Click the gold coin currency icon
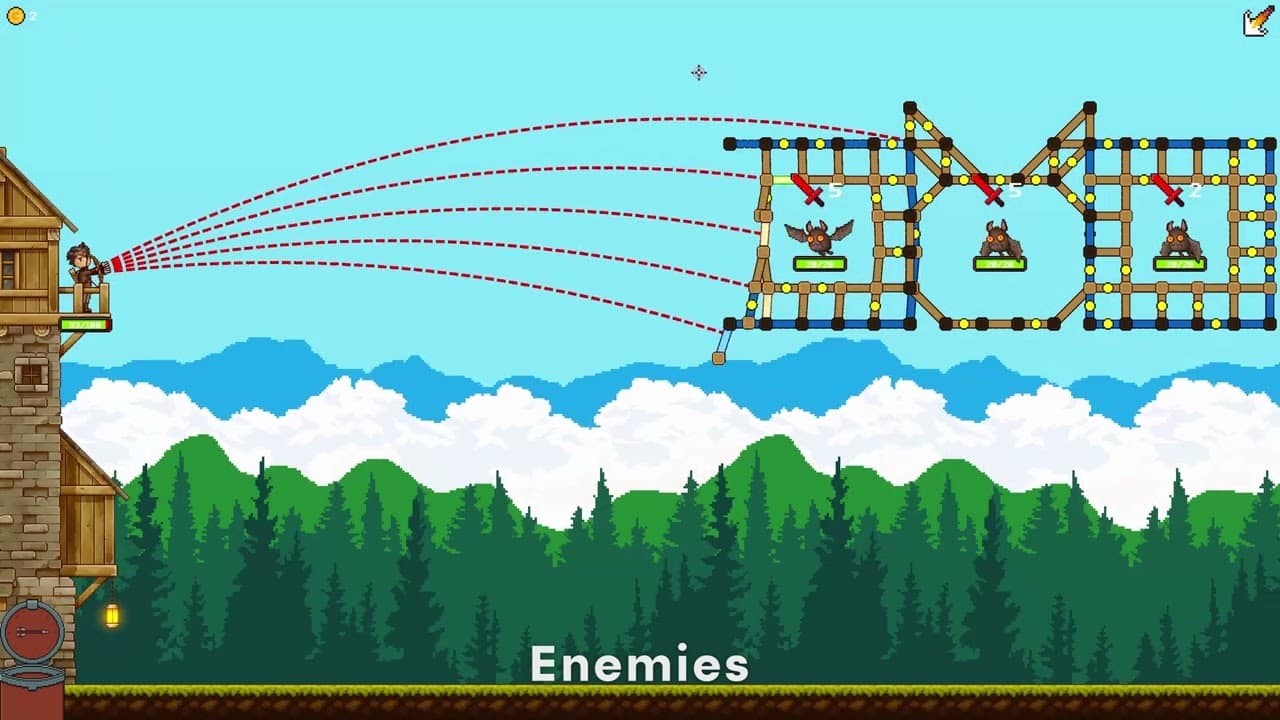Viewport: 1280px width, 720px height. coord(17,15)
